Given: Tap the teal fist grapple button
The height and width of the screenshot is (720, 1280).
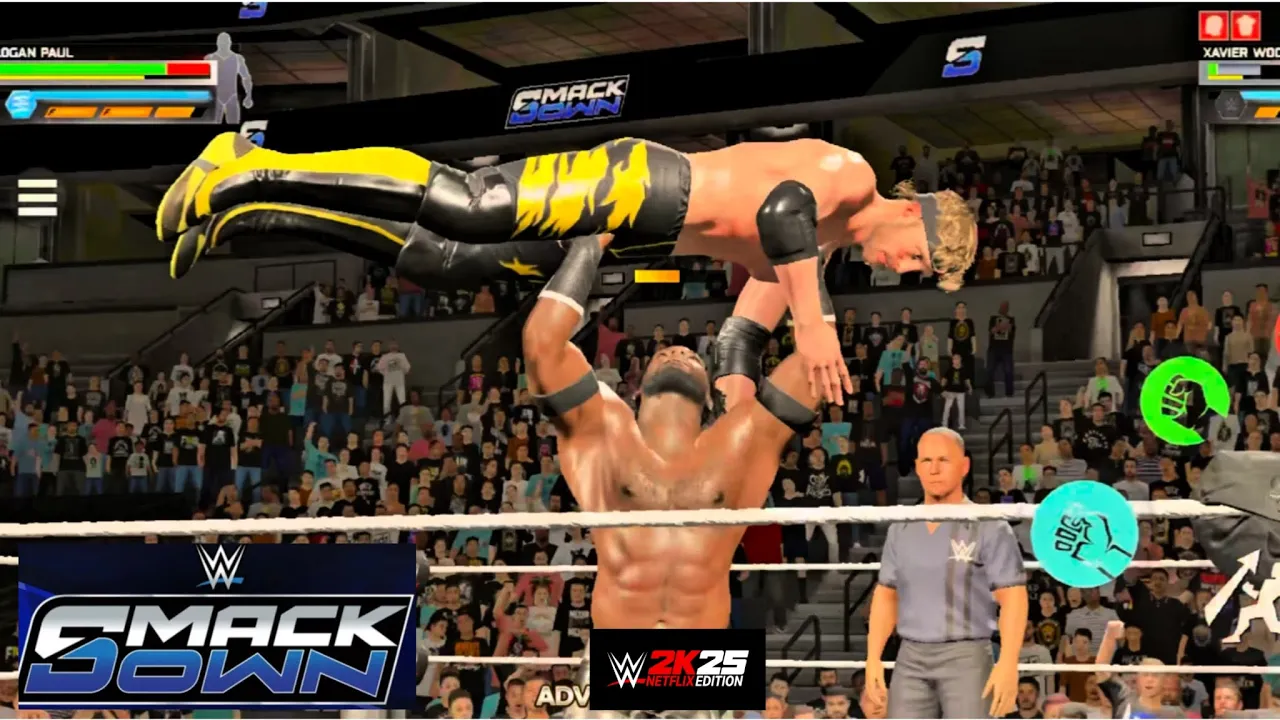Looking at the screenshot, I should point(1084,534).
